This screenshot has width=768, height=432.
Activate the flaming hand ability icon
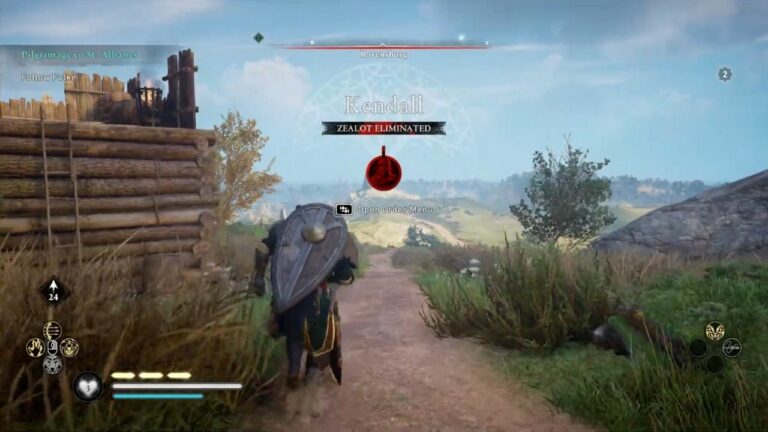click(x=35, y=347)
